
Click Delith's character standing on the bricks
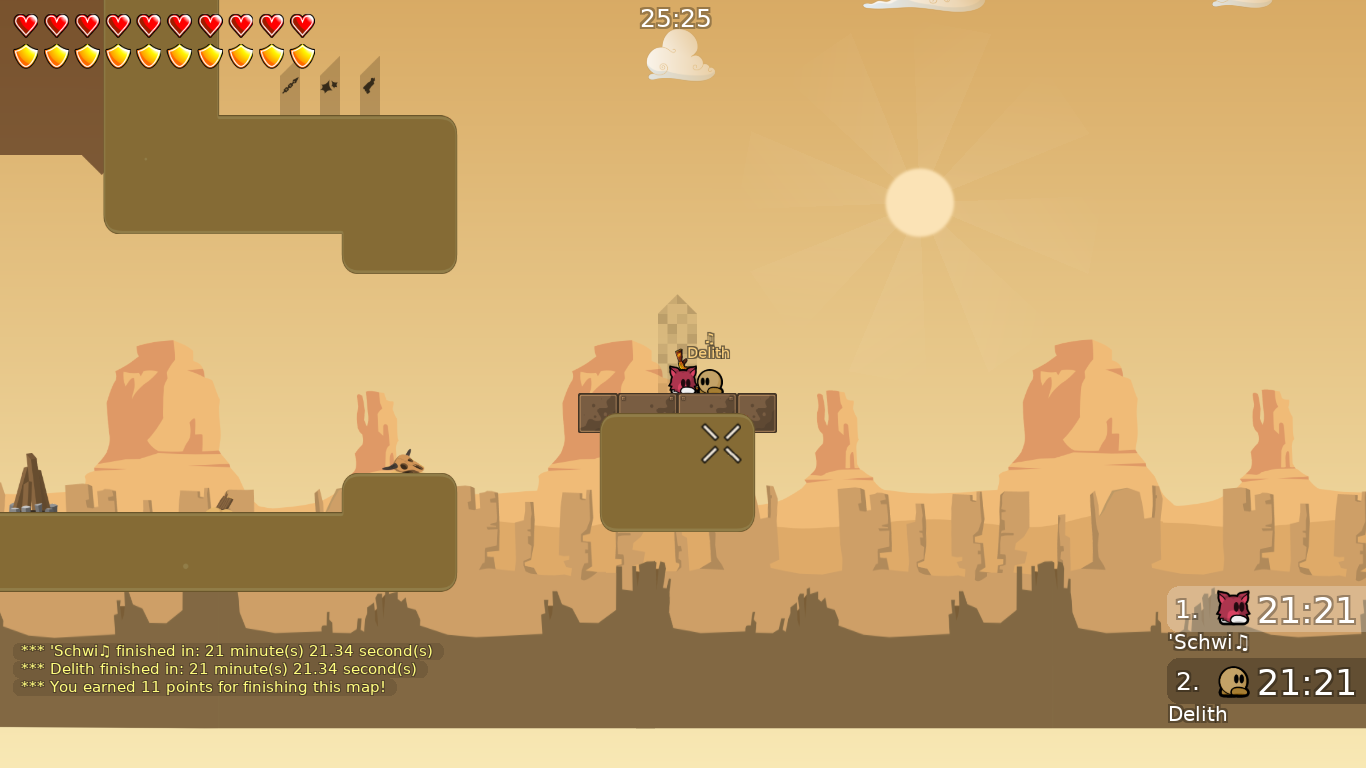tap(710, 382)
